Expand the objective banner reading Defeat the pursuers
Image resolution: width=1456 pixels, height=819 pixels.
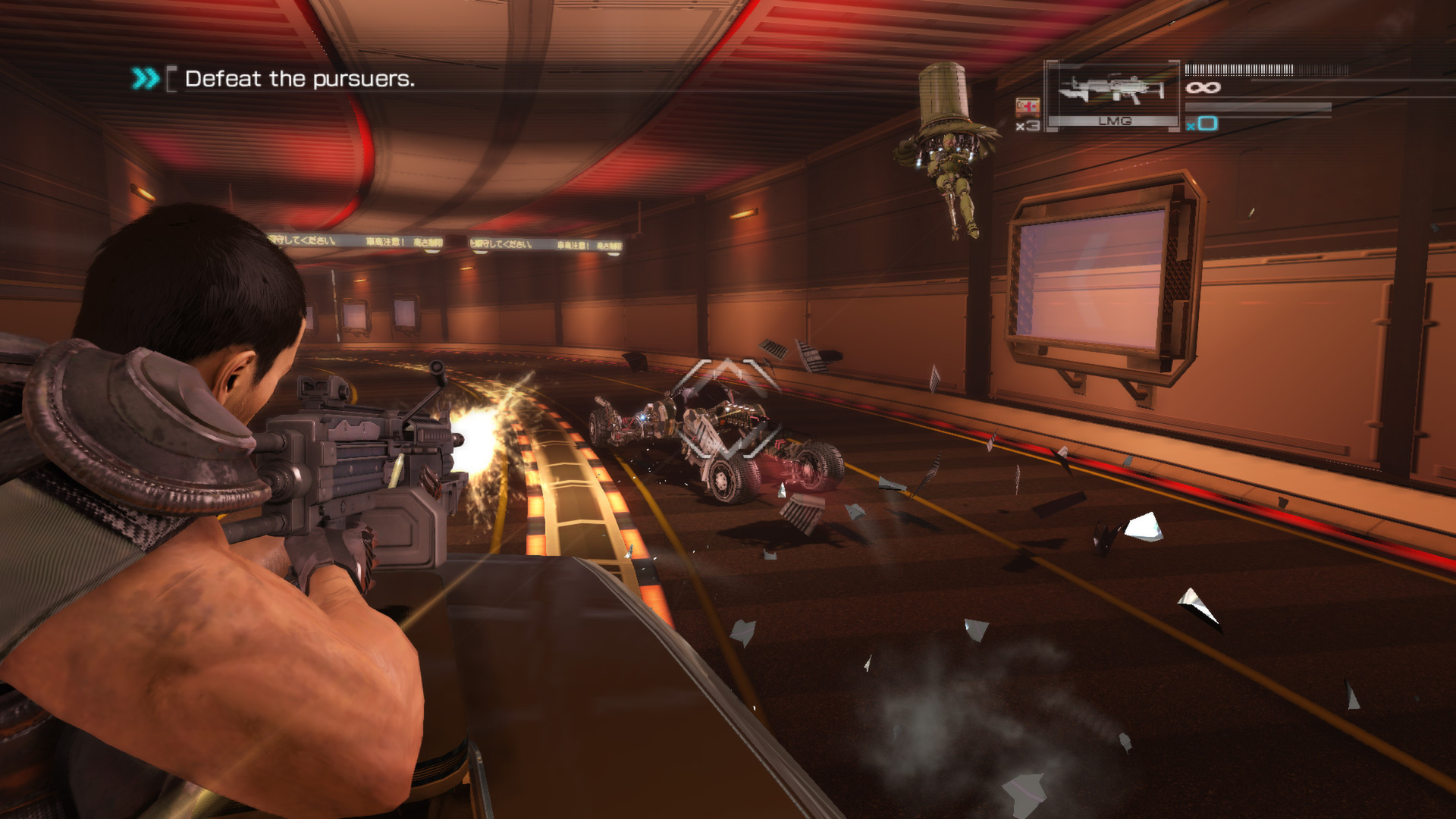click(x=300, y=78)
